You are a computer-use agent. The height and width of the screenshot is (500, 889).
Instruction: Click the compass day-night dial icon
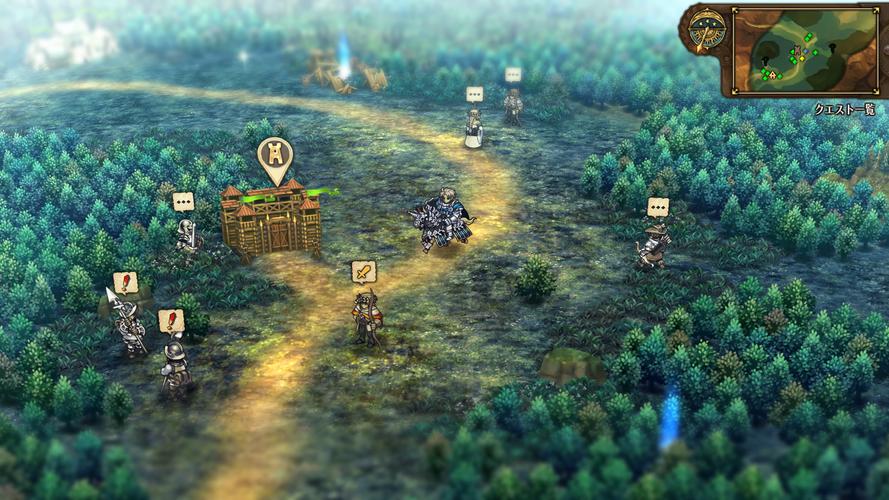pos(708,30)
